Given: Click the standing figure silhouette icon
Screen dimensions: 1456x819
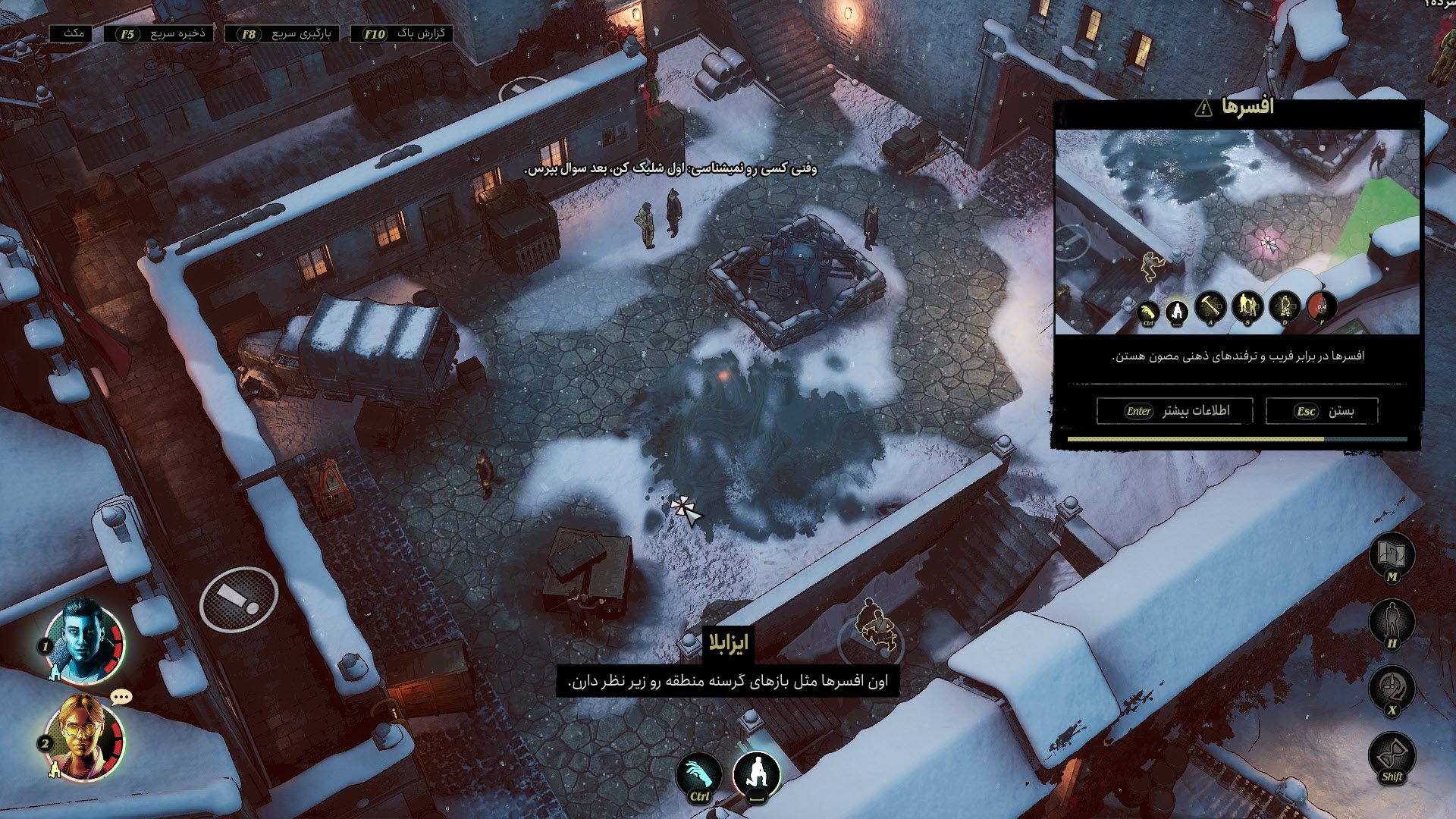Looking at the screenshot, I should [x=1392, y=622].
